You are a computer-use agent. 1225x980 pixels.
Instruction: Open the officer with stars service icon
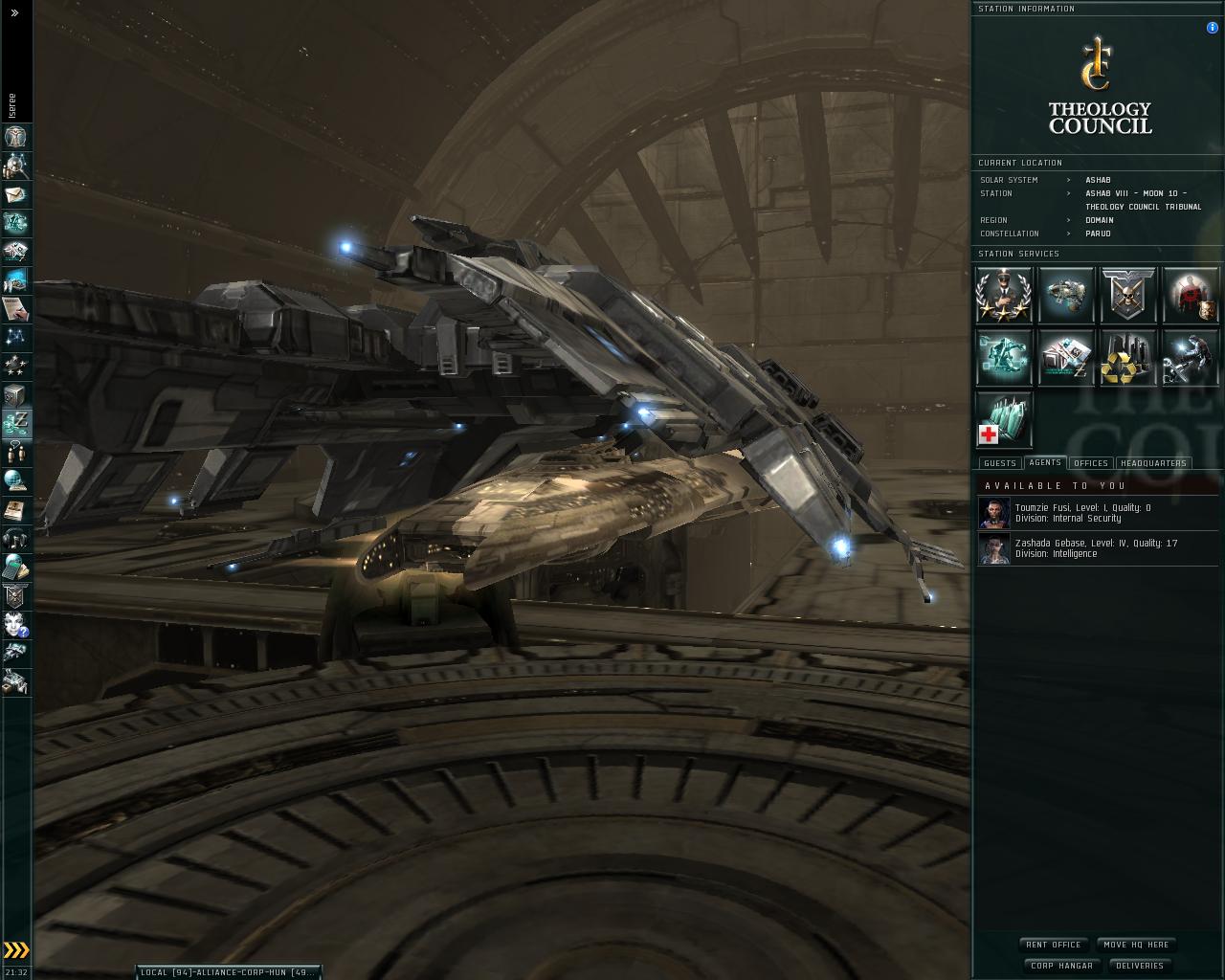1004,295
